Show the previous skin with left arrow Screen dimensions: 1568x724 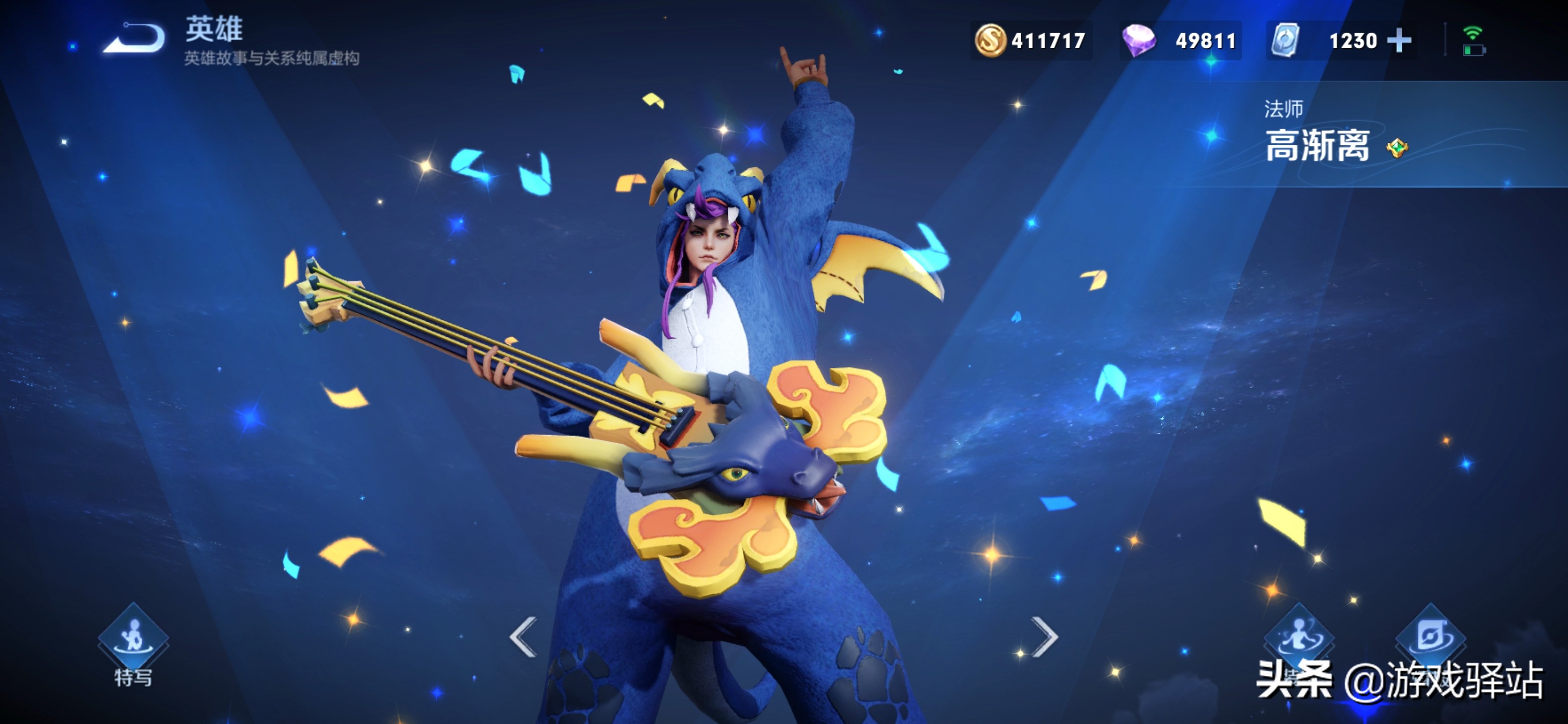tap(524, 637)
